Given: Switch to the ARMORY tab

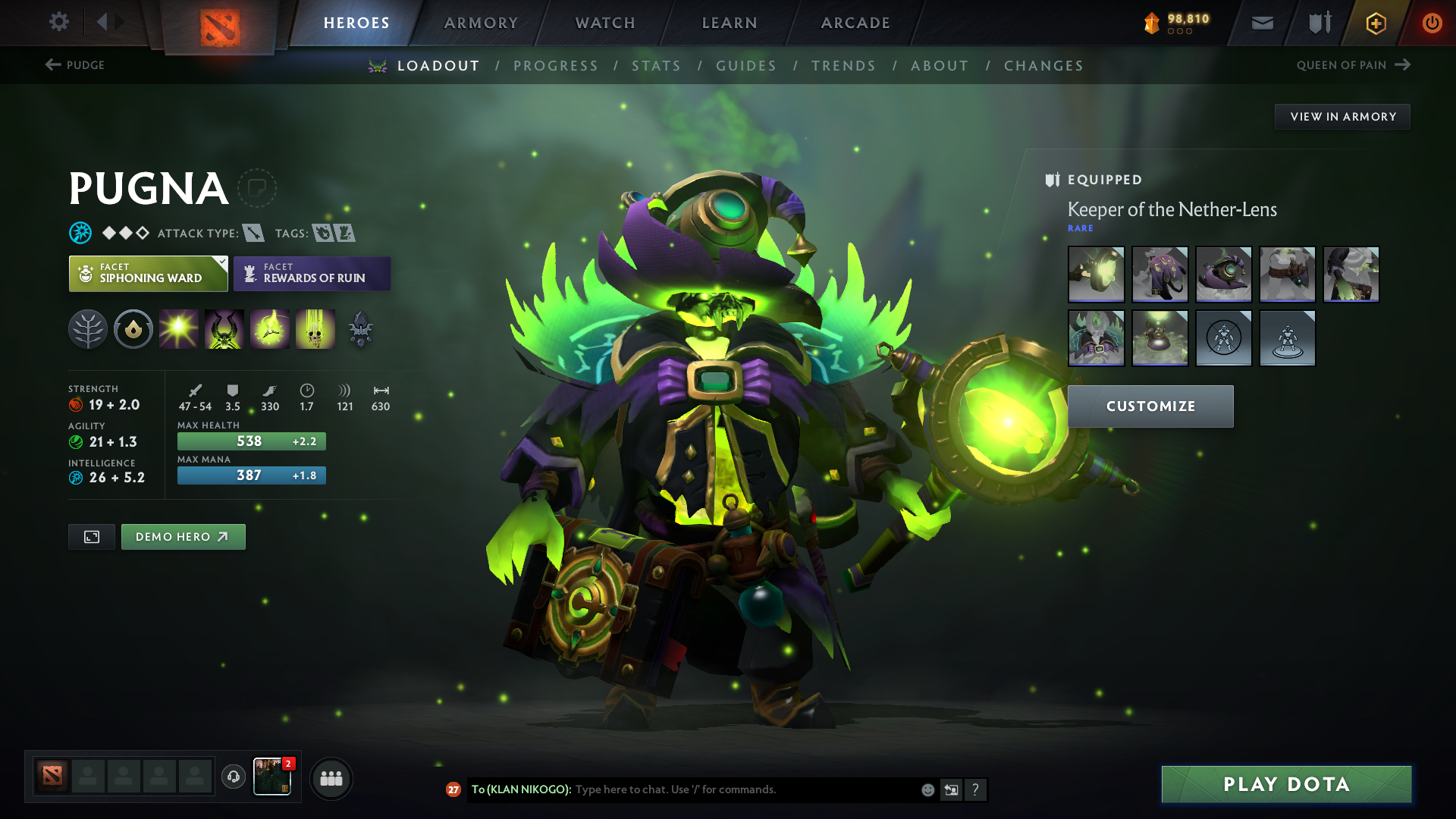Looking at the screenshot, I should tap(481, 23).
